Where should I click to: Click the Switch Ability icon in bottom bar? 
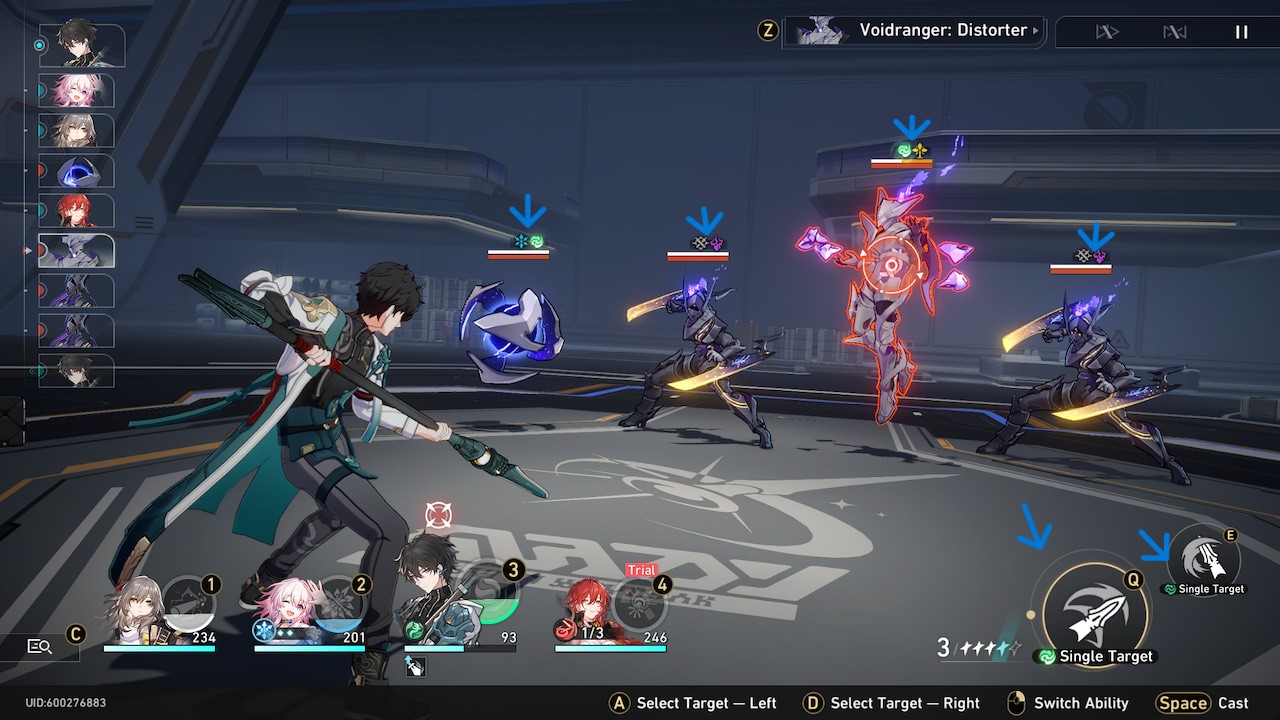(1017, 703)
